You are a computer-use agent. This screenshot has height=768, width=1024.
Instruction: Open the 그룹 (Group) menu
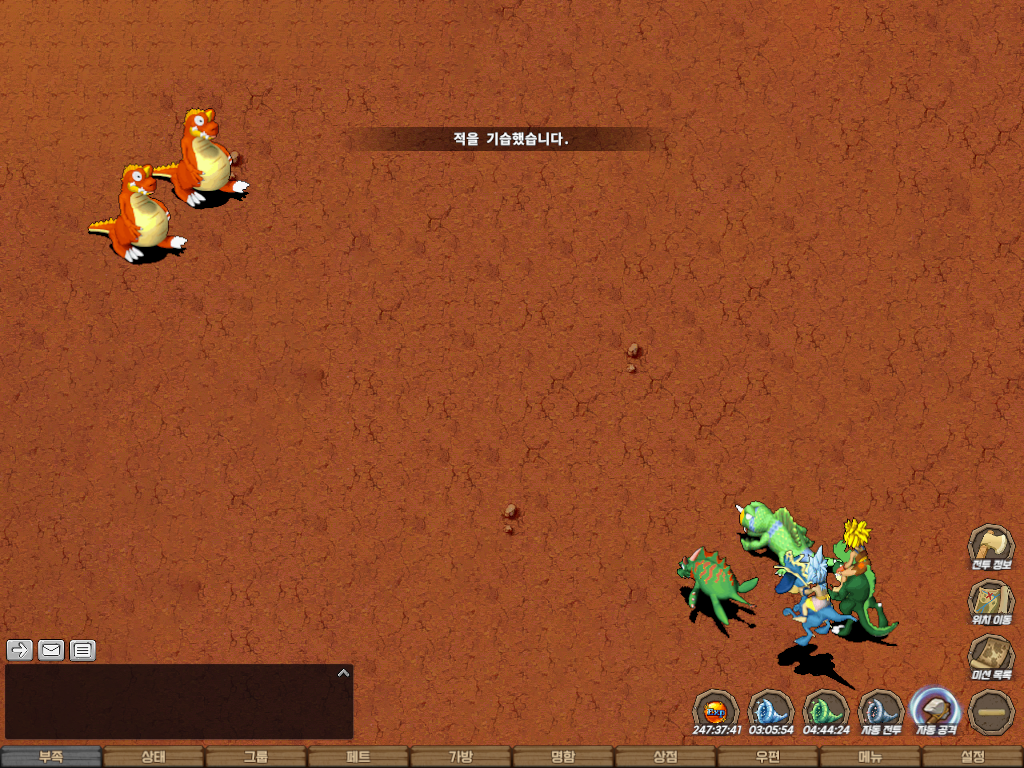pos(256,757)
